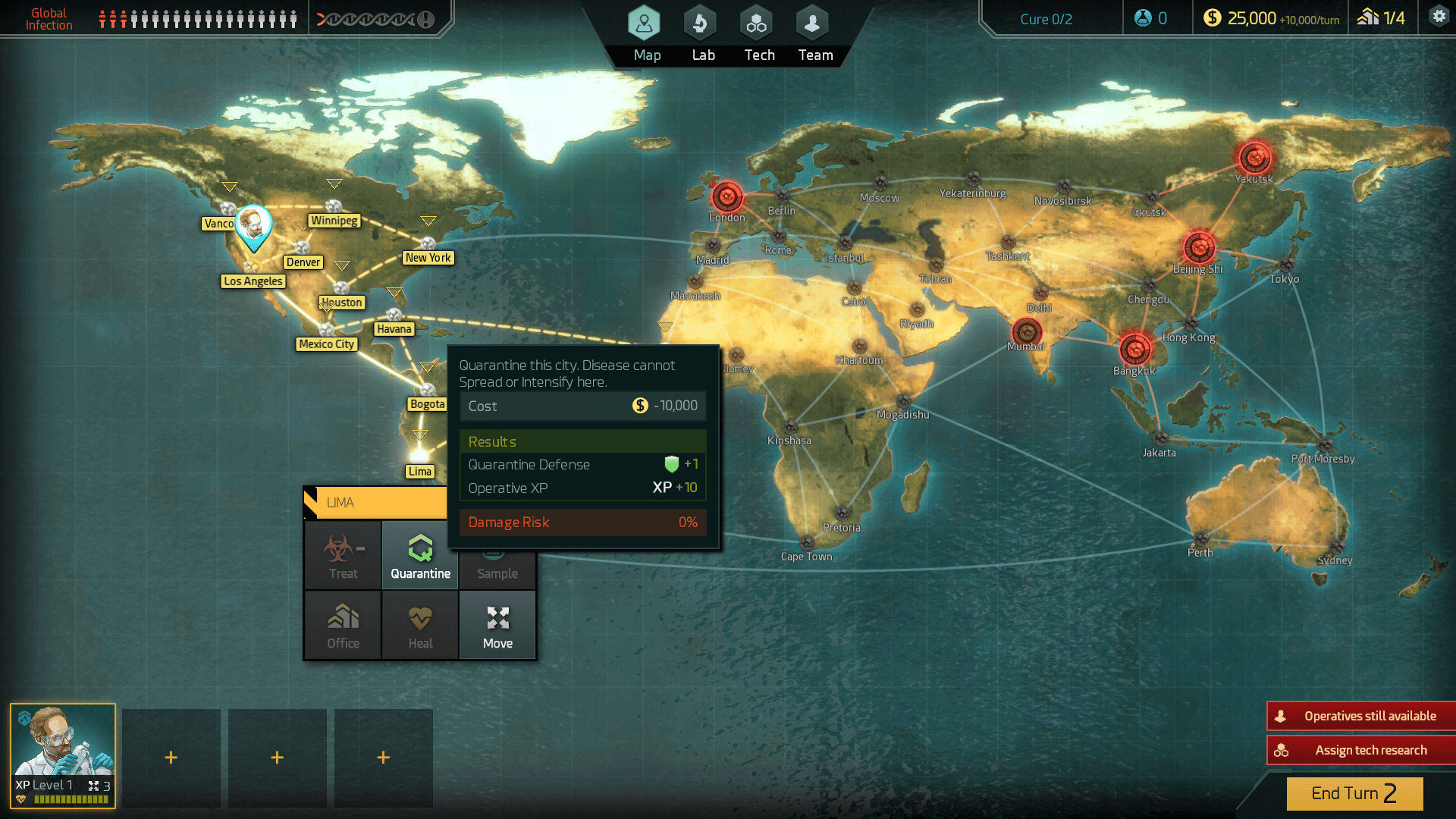Screen dimensions: 1456x819
Task: Choose the Quarantine action for Lima
Action: coord(420,556)
